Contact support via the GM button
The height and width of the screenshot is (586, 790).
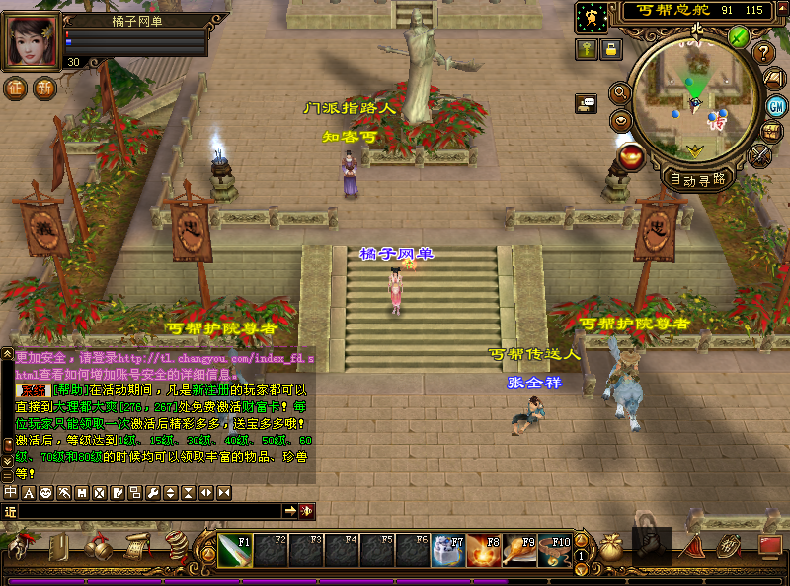[x=775, y=105]
